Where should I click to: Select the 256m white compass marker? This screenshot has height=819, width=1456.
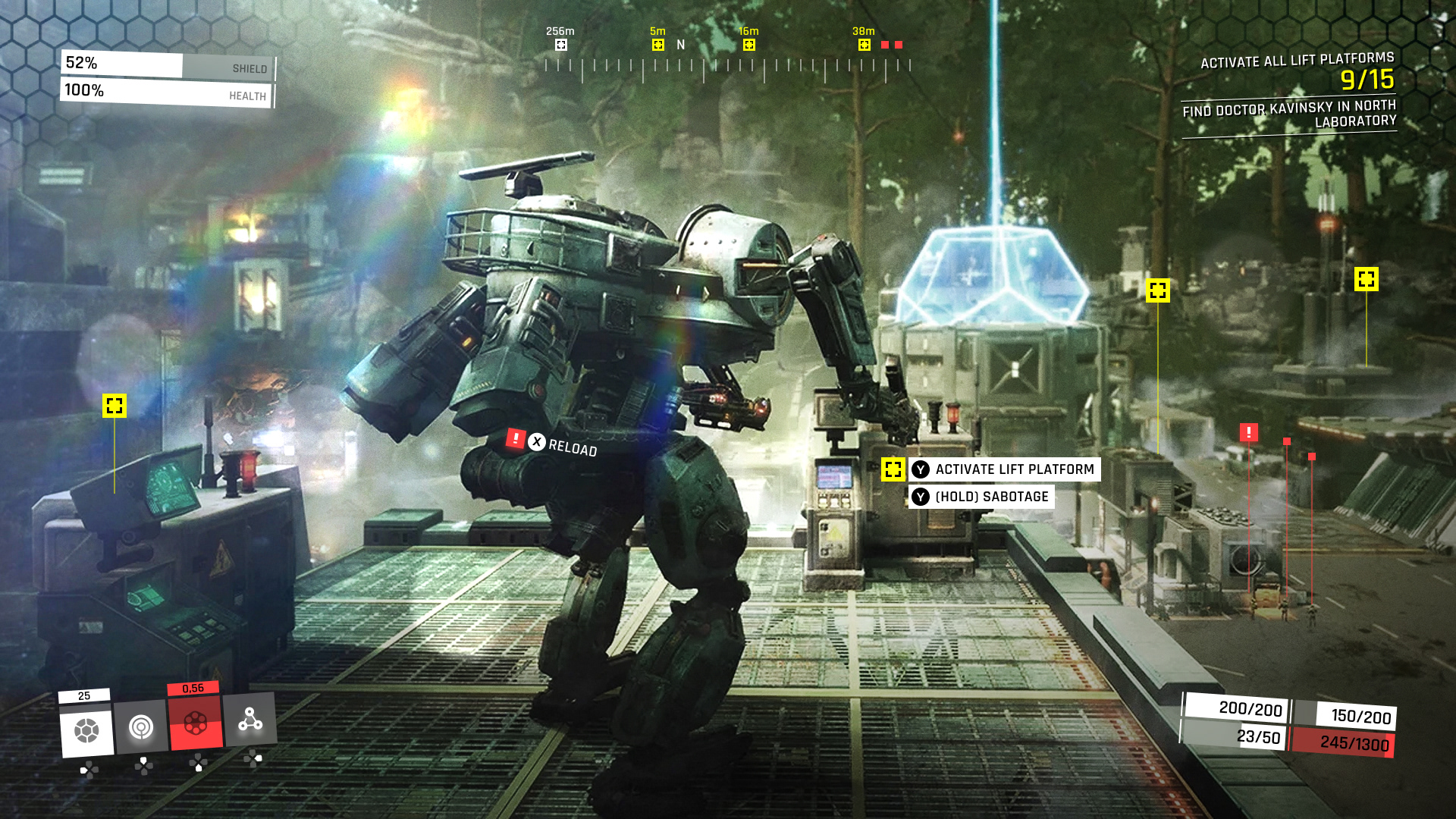[x=561, y=45]
